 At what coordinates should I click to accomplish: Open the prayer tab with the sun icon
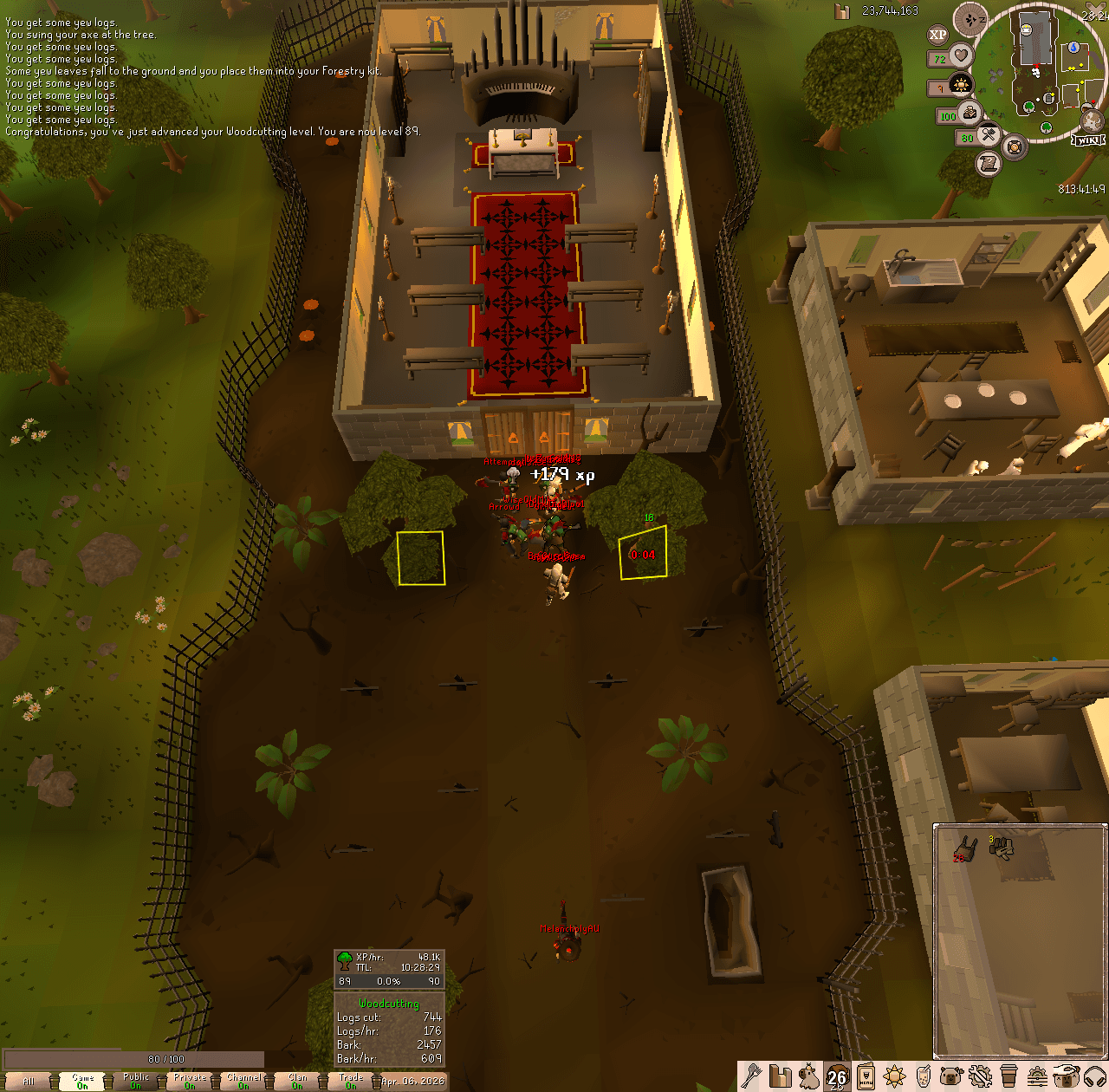point(895,1079)
